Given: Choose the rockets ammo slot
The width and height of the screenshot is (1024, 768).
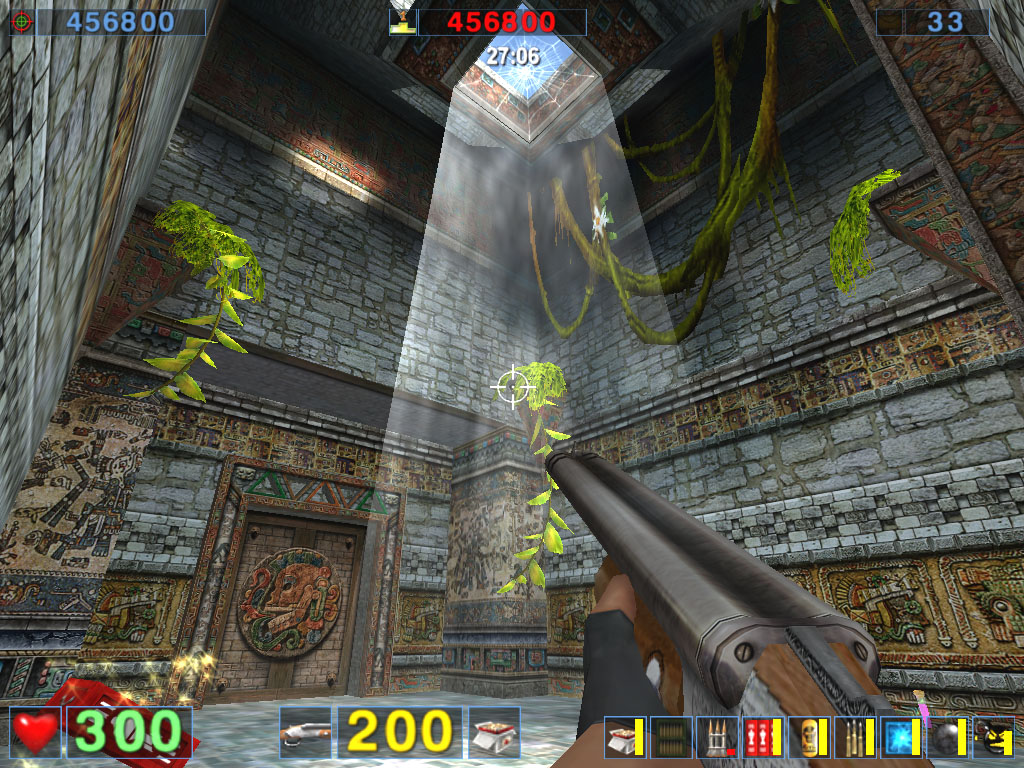Looking at the screenshot, I should coord(718,737).
